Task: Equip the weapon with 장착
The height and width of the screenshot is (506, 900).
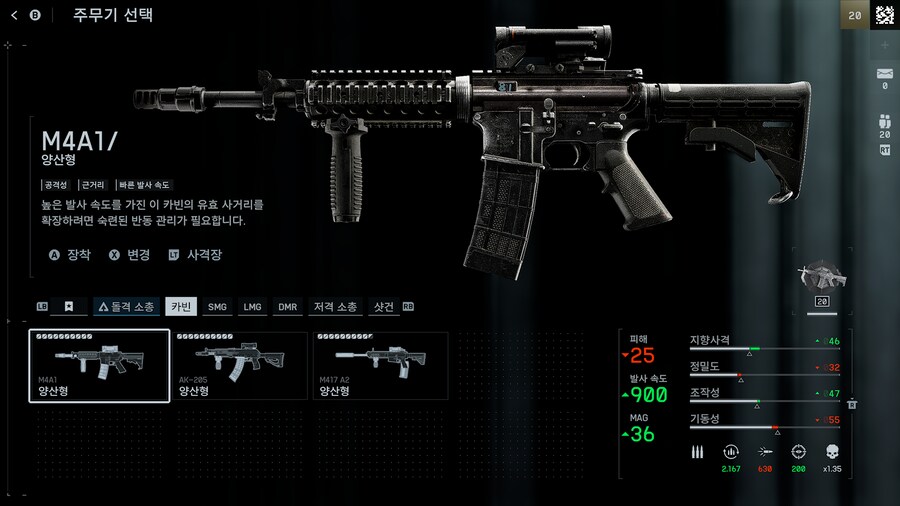Action: coord(70,255)
